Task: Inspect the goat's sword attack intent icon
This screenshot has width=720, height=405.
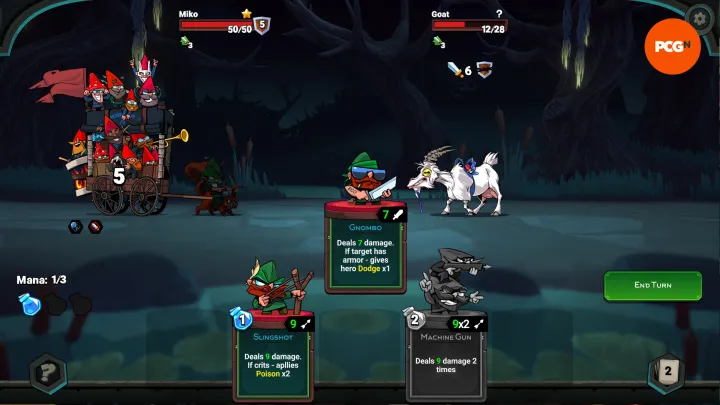Action: click(x=456, y=69)
